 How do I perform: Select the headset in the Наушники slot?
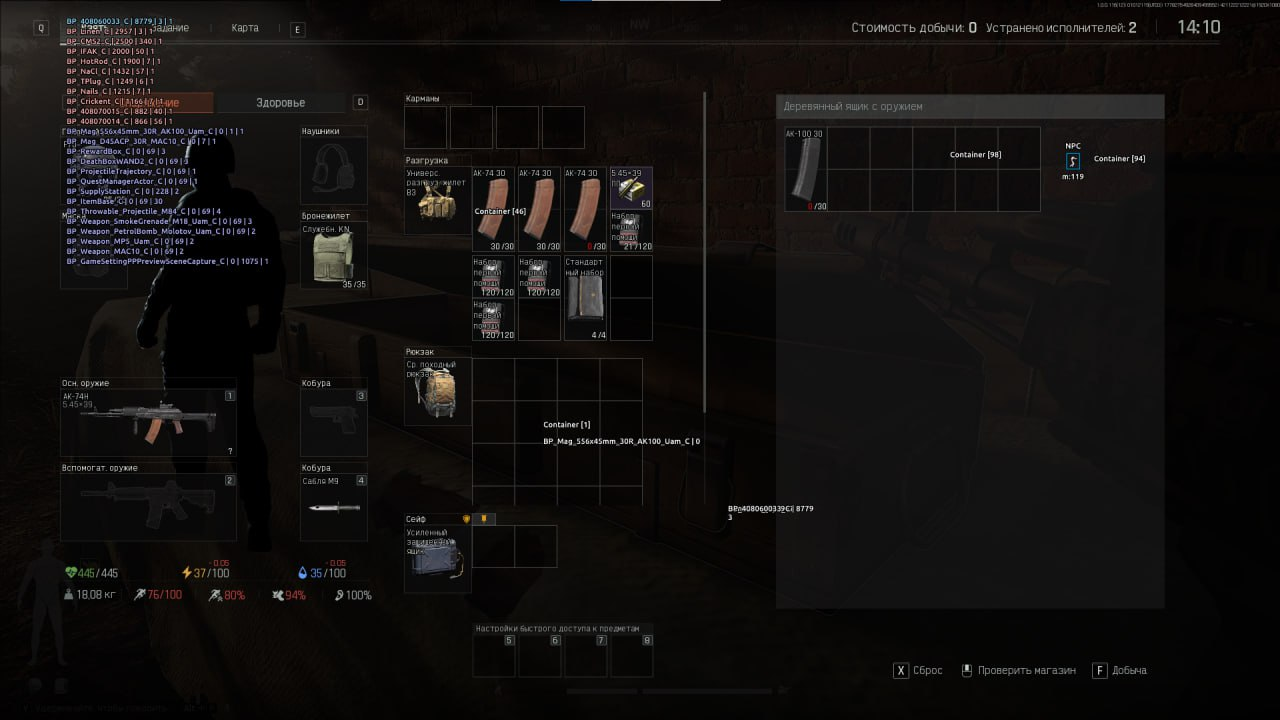point(333,169)
